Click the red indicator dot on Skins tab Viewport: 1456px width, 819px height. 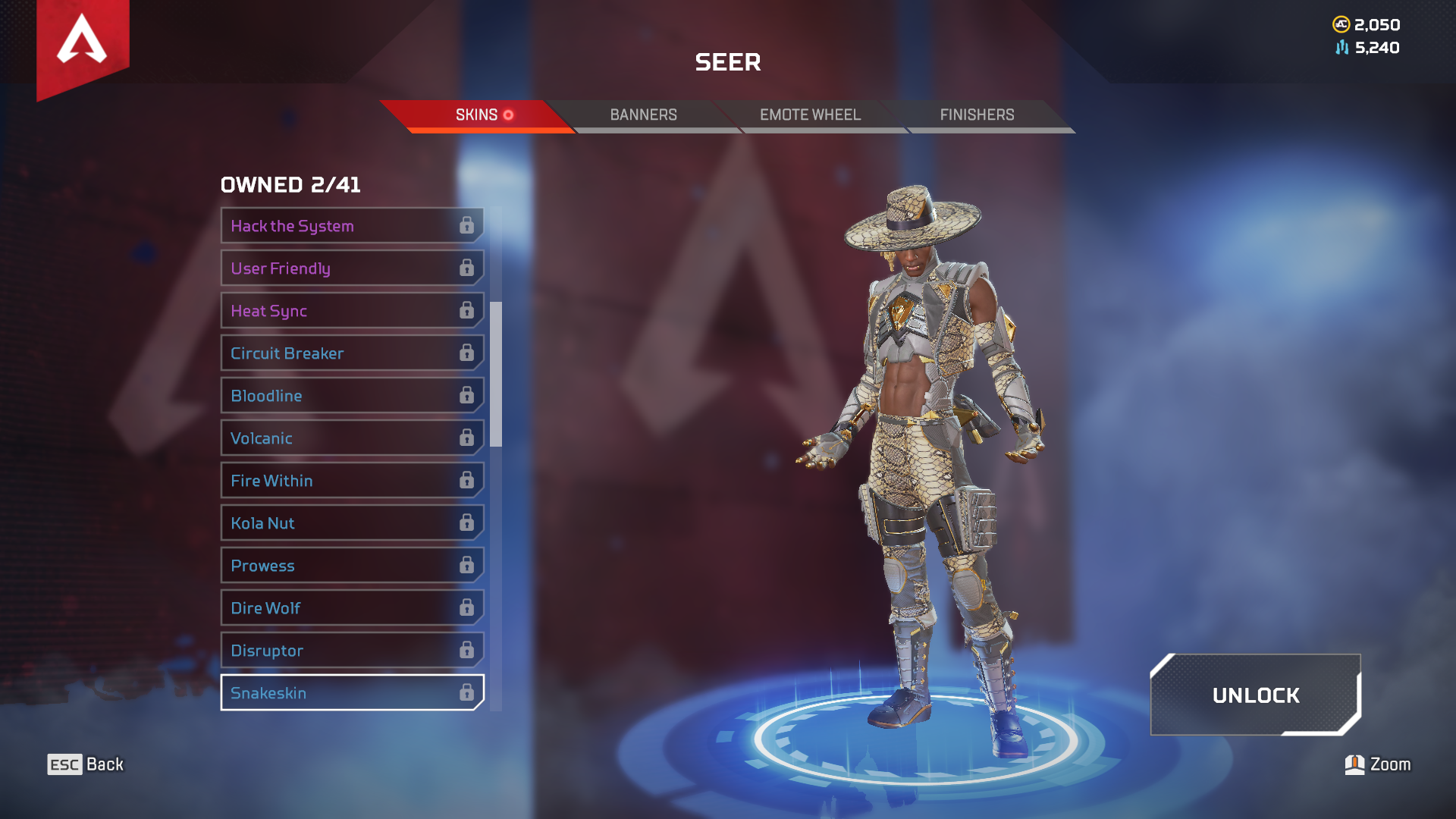point(509,116)
